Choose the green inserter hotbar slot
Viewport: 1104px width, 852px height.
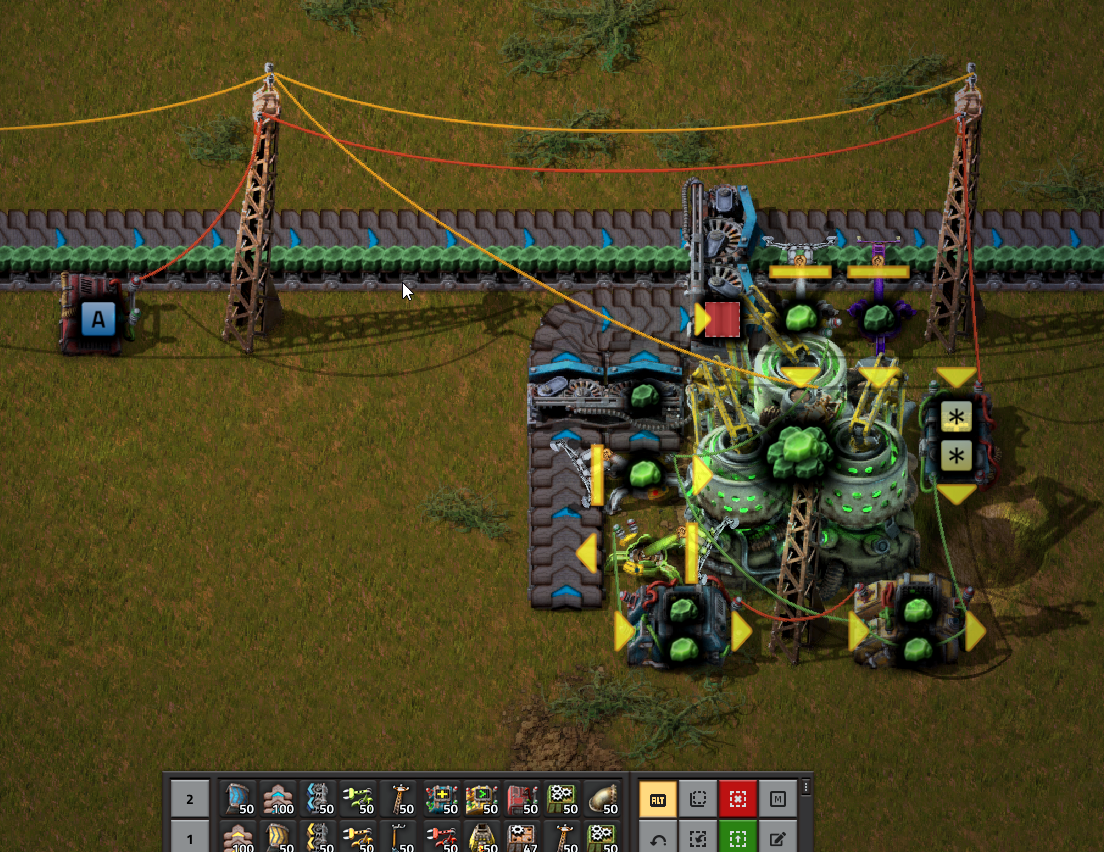(x=359, y=798)
